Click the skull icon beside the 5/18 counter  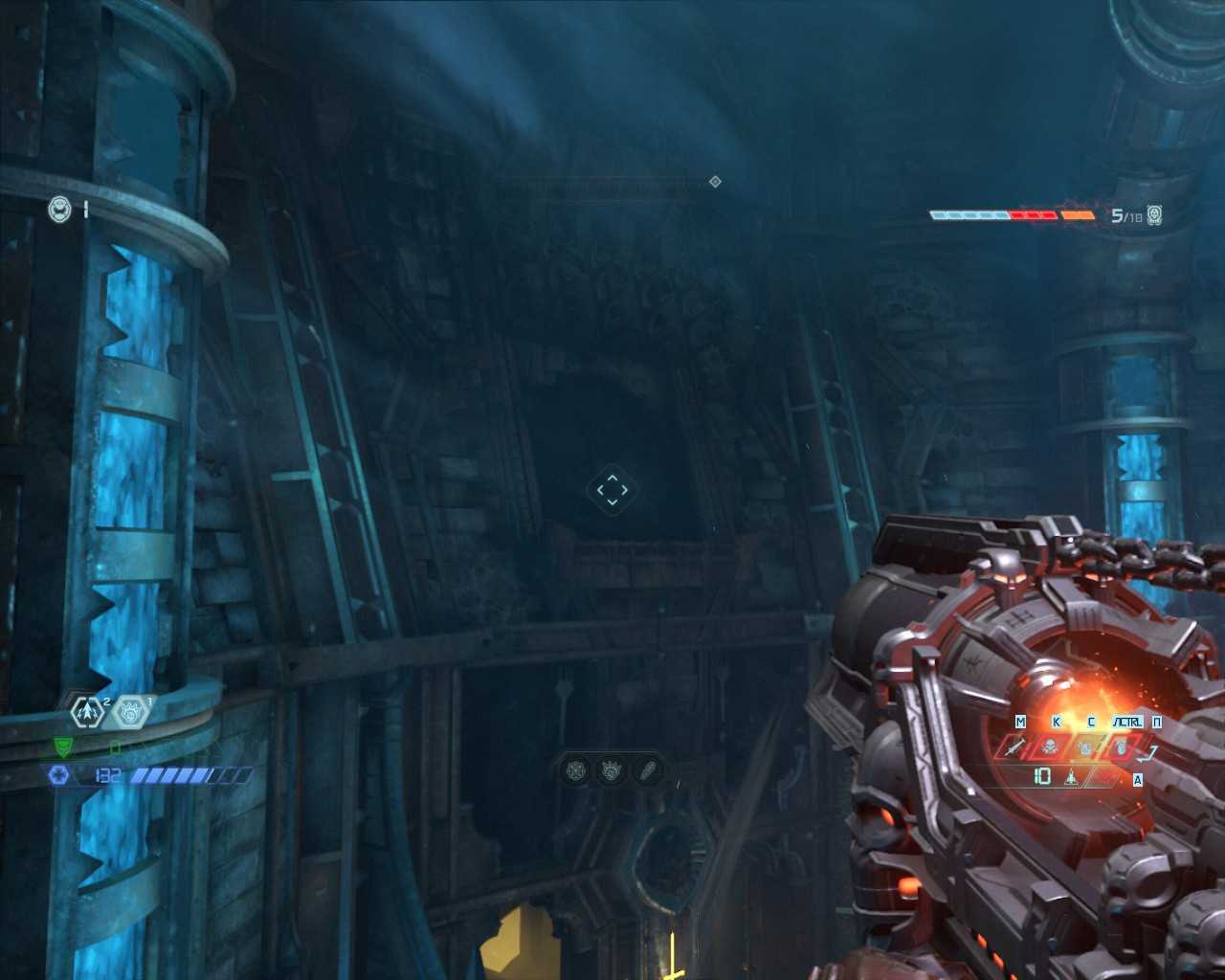[1155, 215]
